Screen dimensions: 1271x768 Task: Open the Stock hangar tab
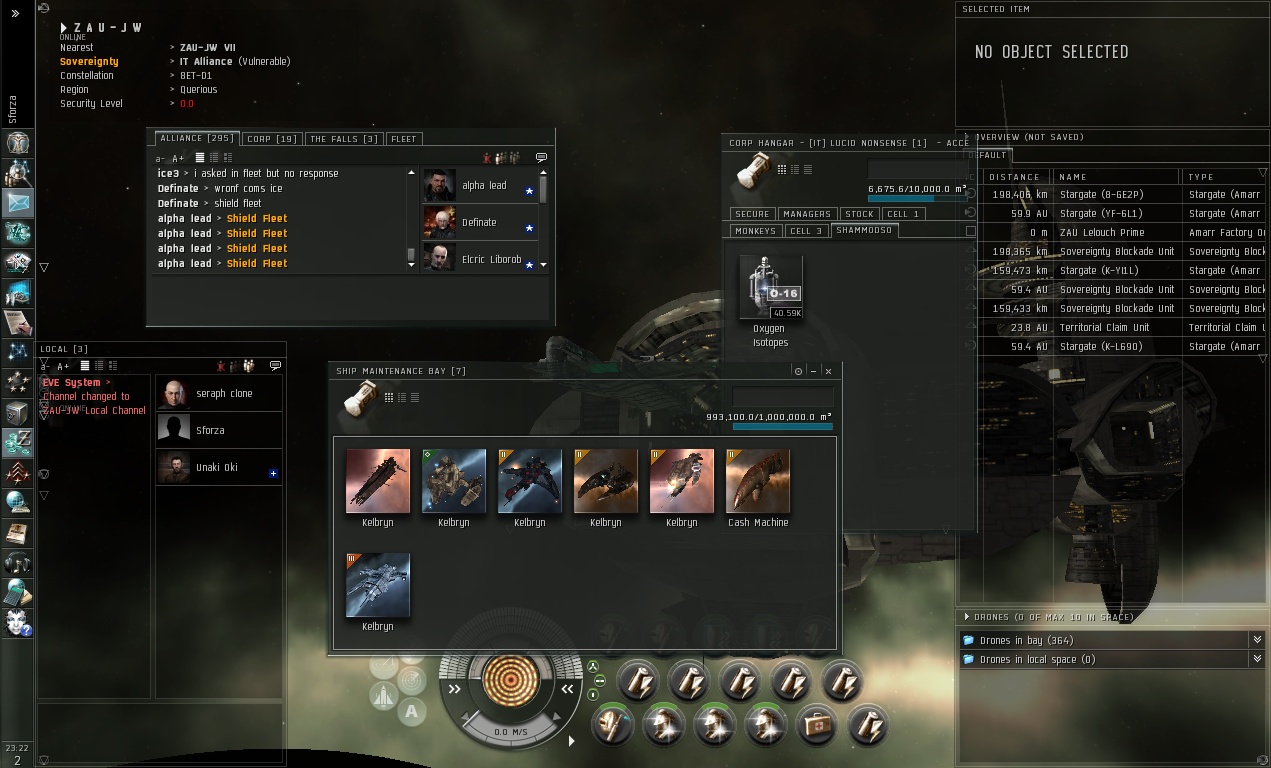pos(859,214)
